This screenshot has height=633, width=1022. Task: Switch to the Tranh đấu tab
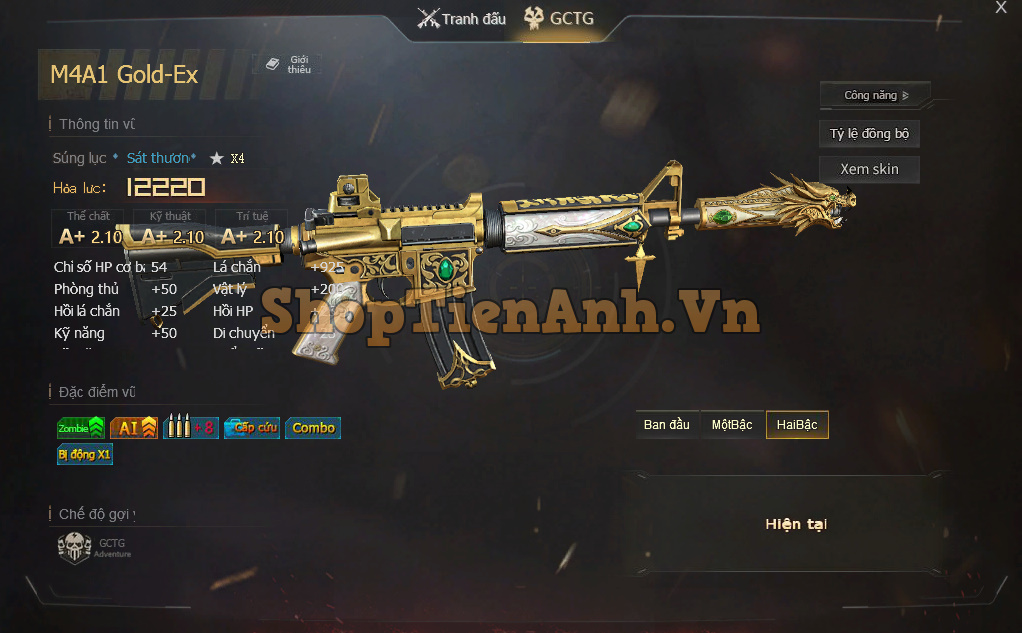click(462, 18)
